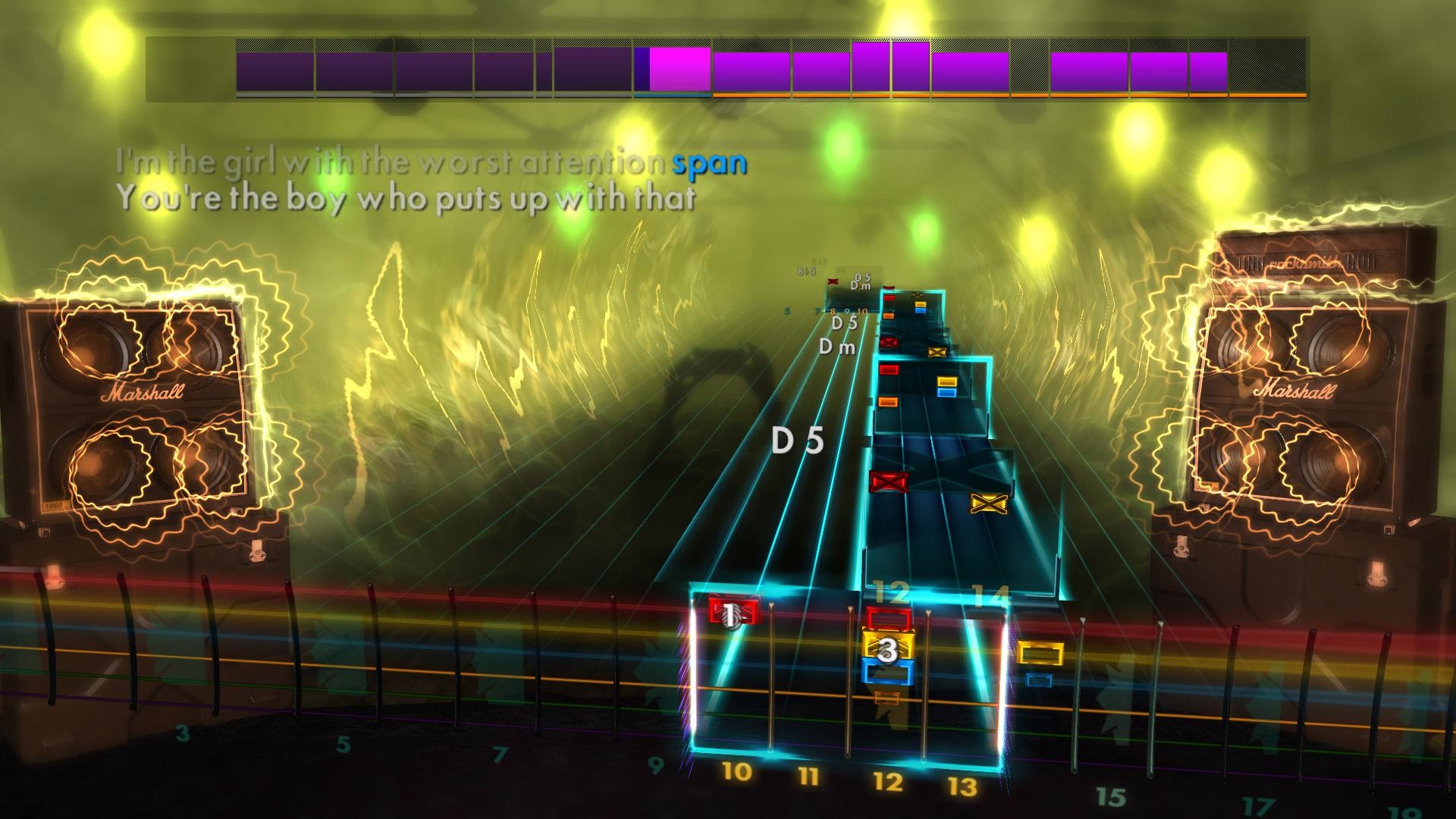Click the yellow crossed fret-hand mute note
This screenshot has width=1456, height=819.
(989, 503)
